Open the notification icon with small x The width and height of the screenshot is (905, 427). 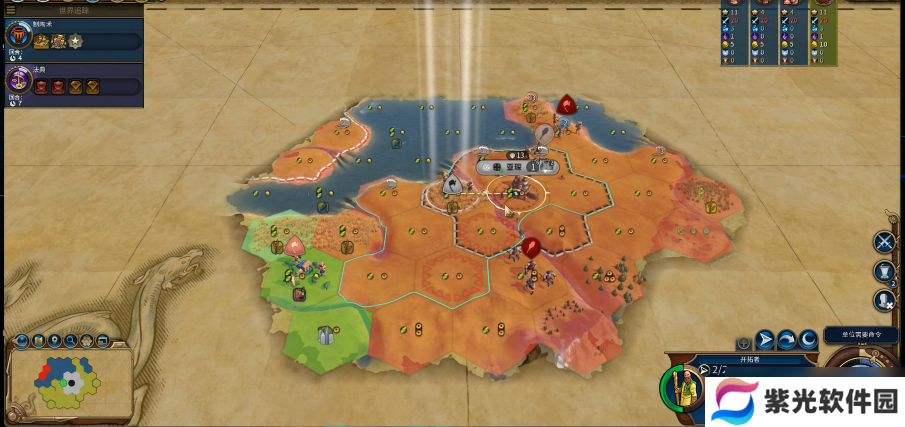pos(884,298)
